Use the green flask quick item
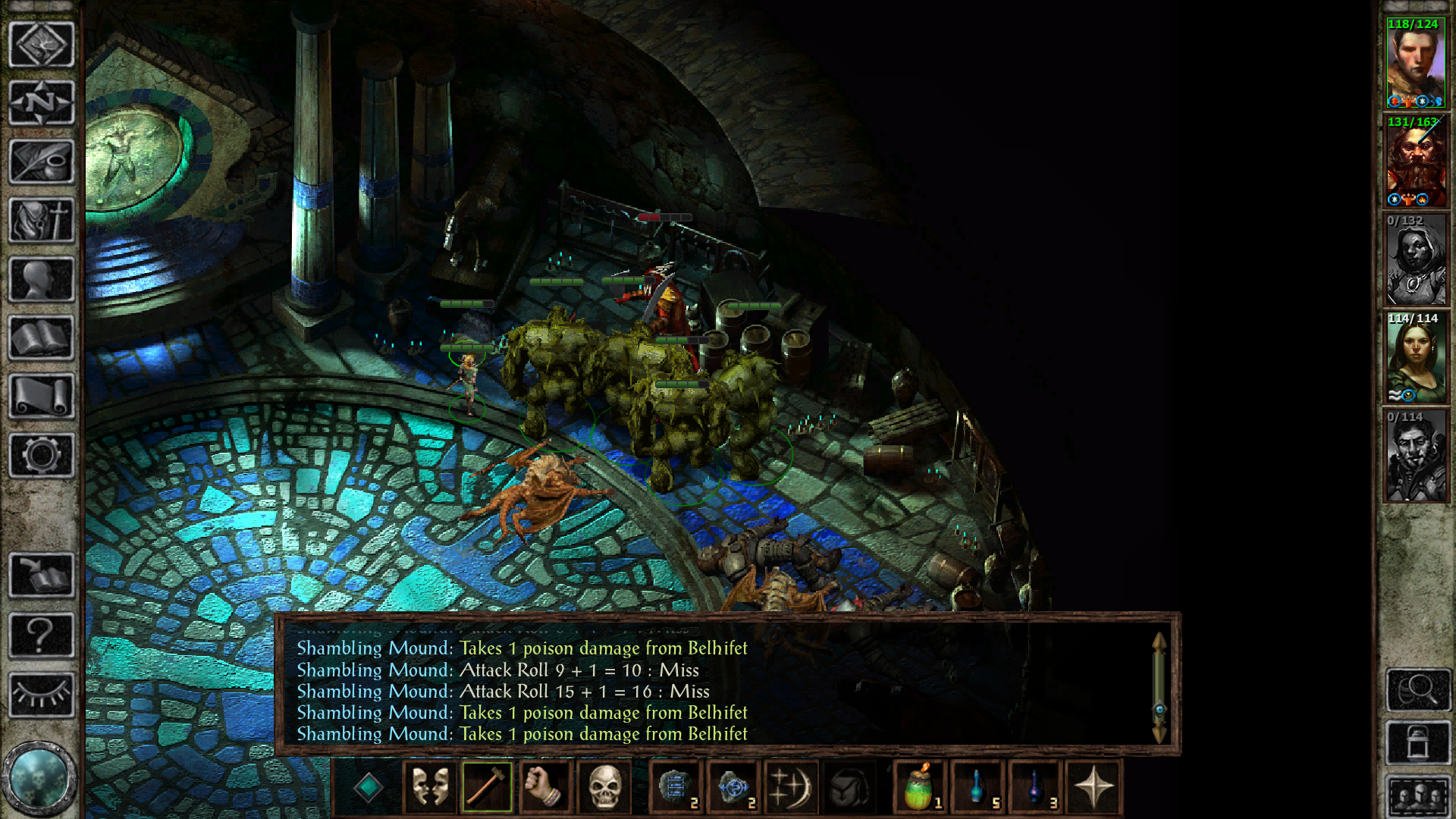Image resolution: width=1456 pixels, height=819 pixels. pyautogui.click(x=920, y=787)
